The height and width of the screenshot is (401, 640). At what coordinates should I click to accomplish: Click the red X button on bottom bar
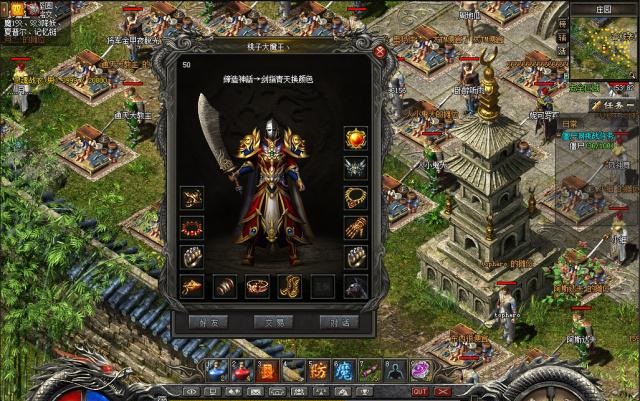click(444, 391)
